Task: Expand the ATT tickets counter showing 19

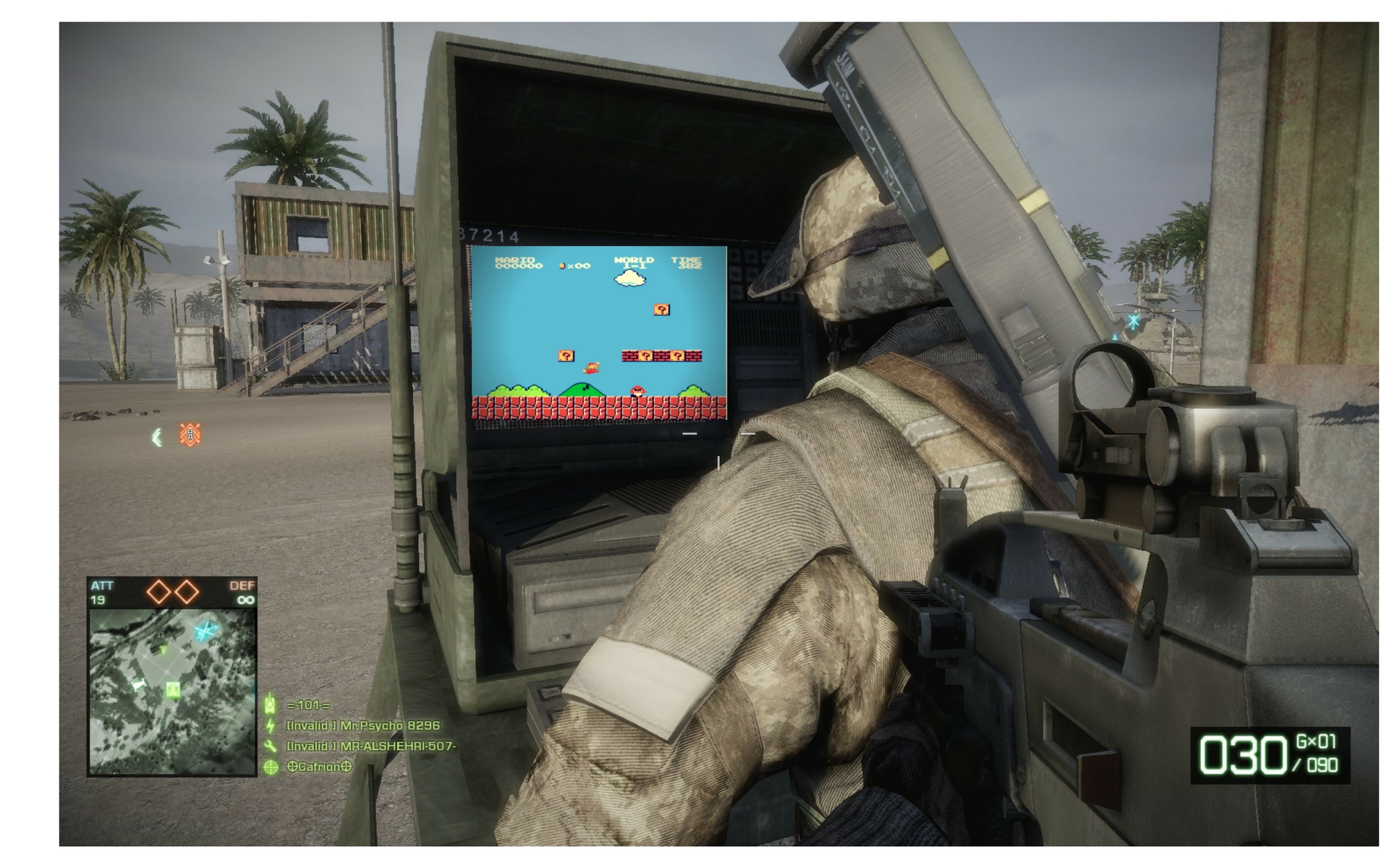Action: click(x=98, y=600)
